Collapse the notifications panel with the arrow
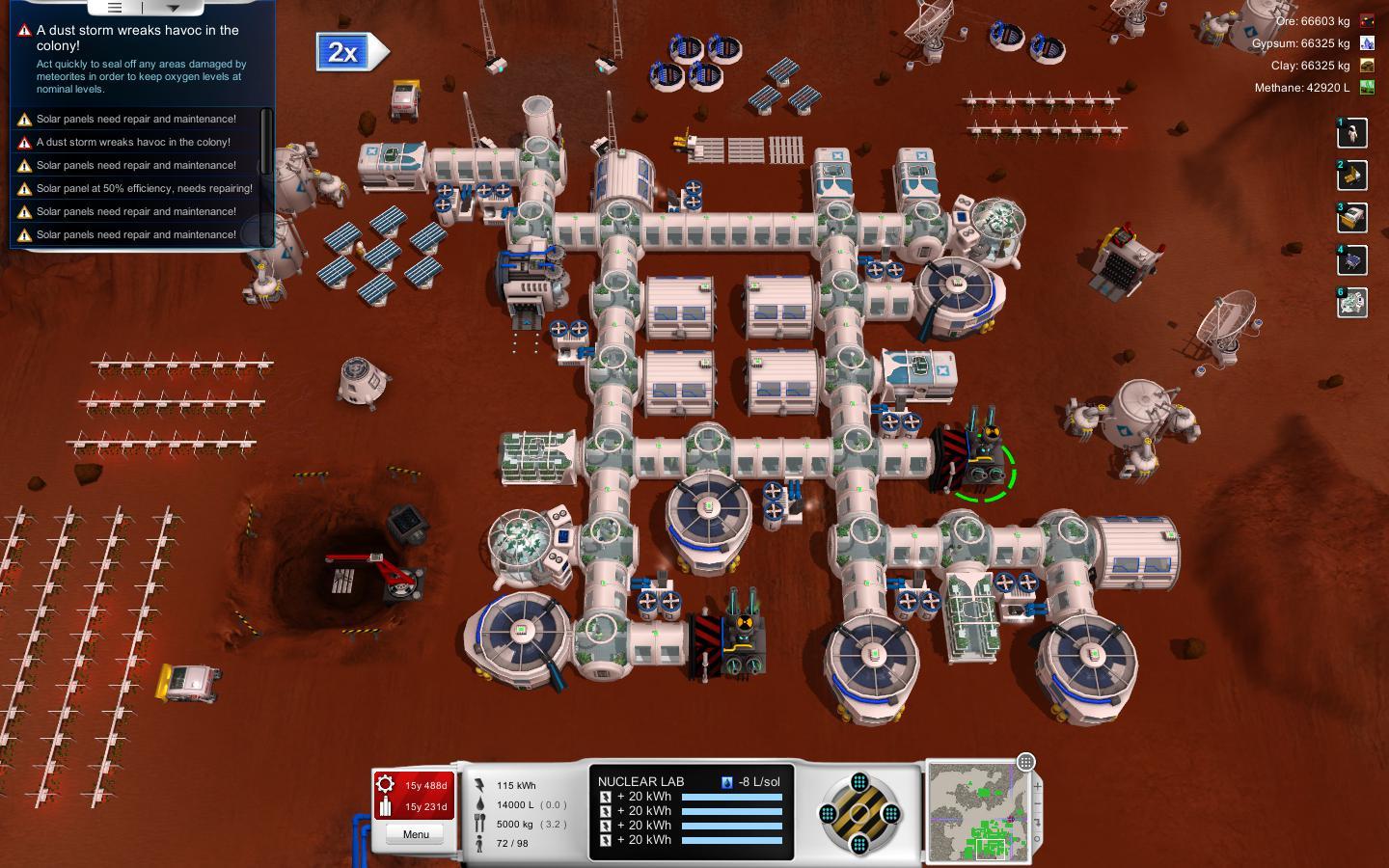 (174, 8)
